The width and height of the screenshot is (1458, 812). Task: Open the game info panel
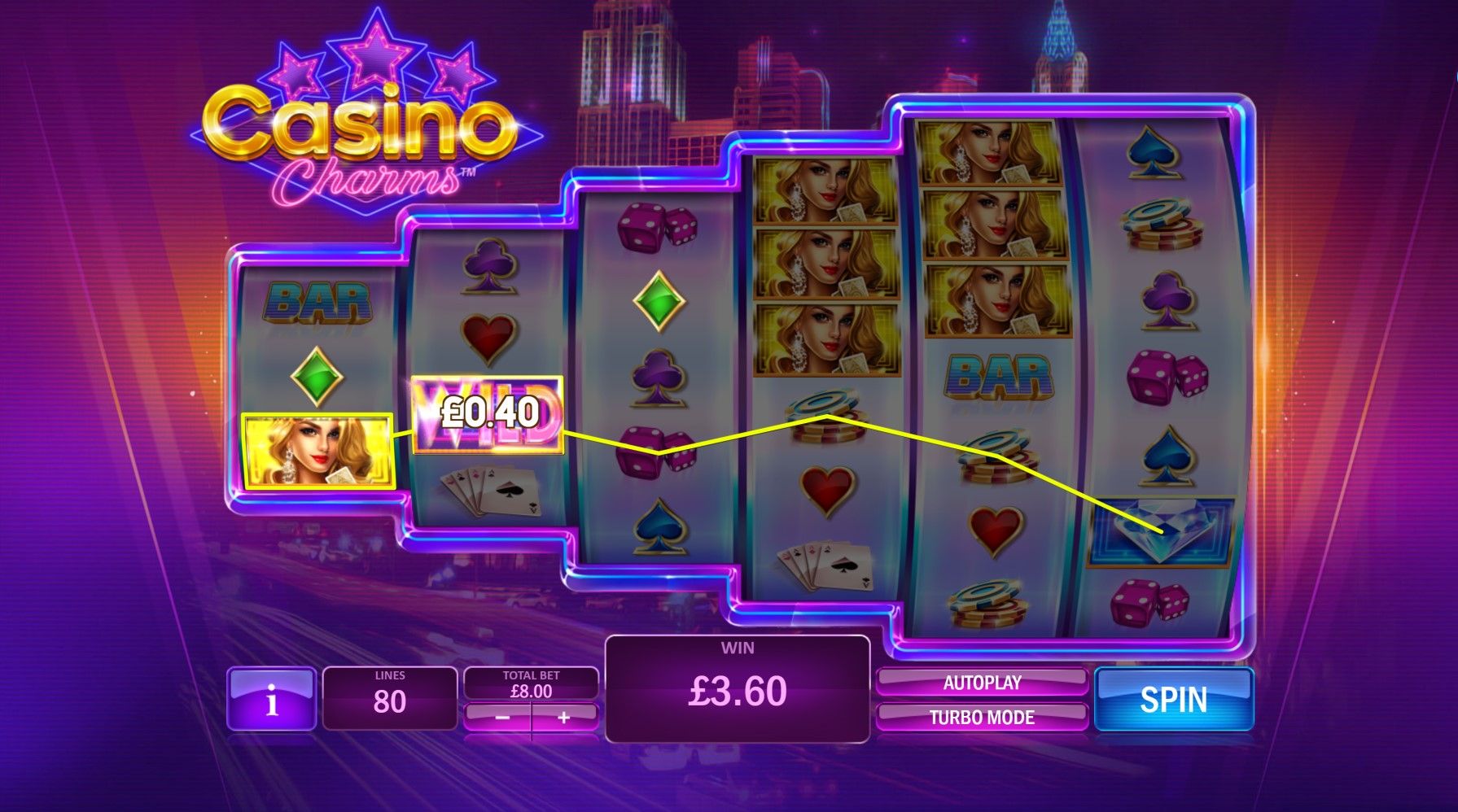272,701
